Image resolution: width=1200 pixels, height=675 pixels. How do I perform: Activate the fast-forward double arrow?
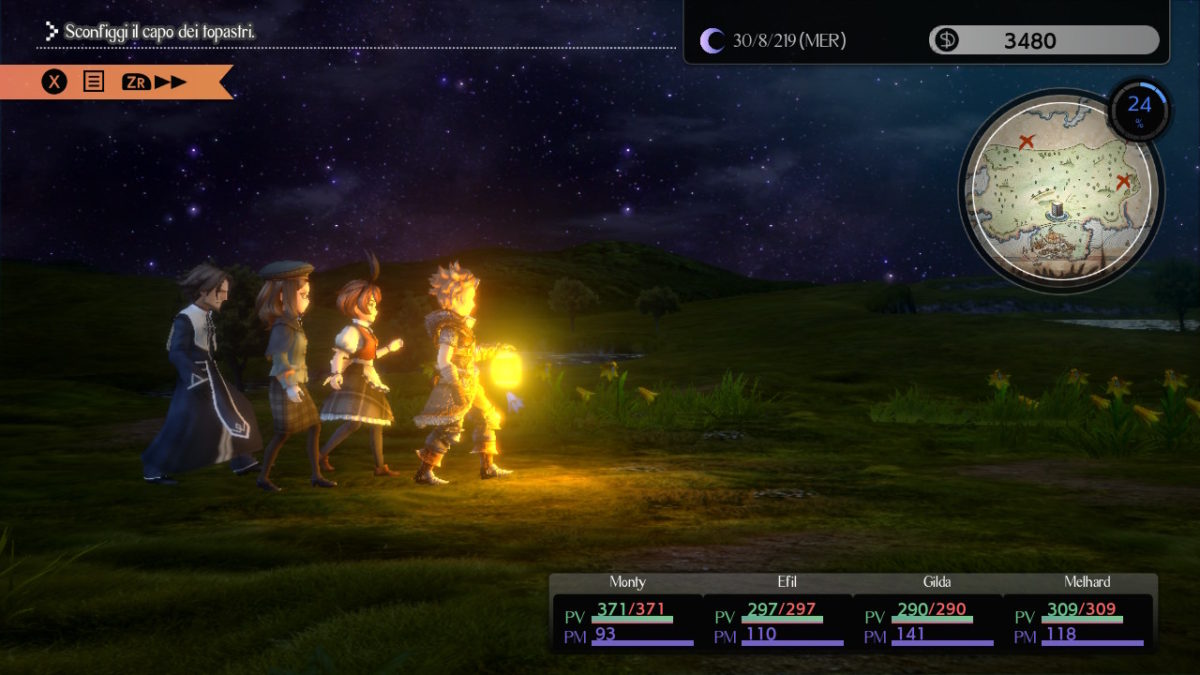(x=171, y=82)
